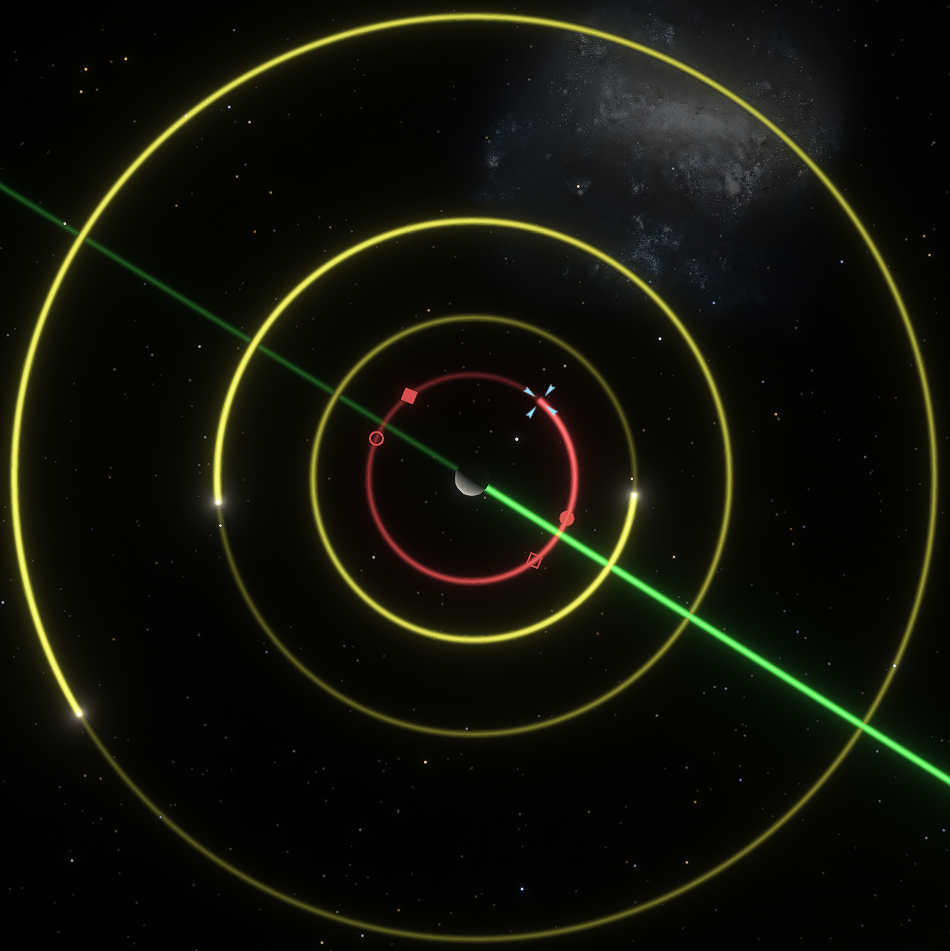This screenshot has width=950, height=951.
Task: Select the blue four-arrow marker on the red orbit
Action: pyautogui.click(x=540, y=401)
